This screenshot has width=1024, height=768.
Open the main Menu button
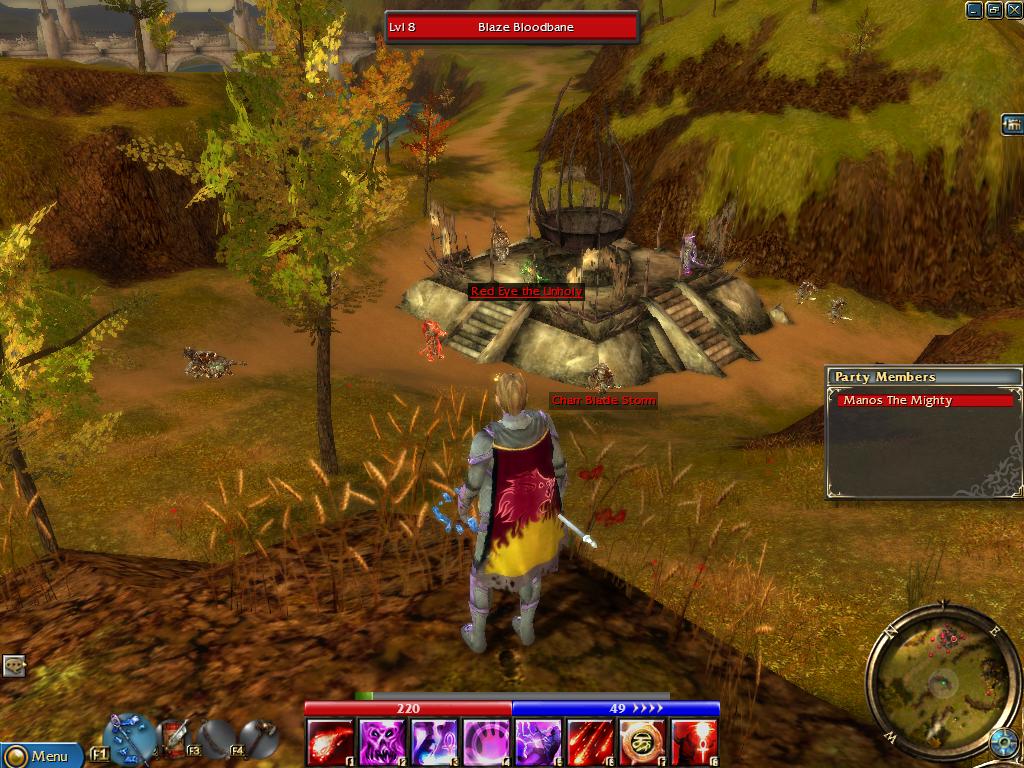coord(40,756)
